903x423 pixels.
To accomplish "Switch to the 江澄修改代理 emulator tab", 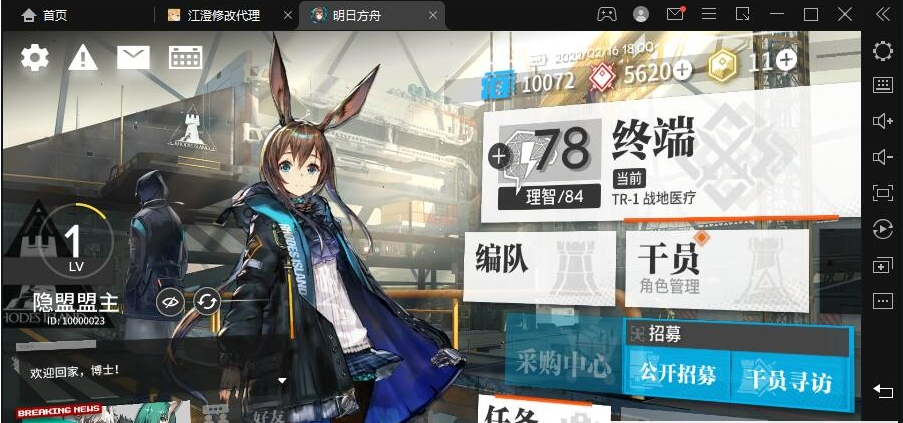I will [x=224, y=15].
